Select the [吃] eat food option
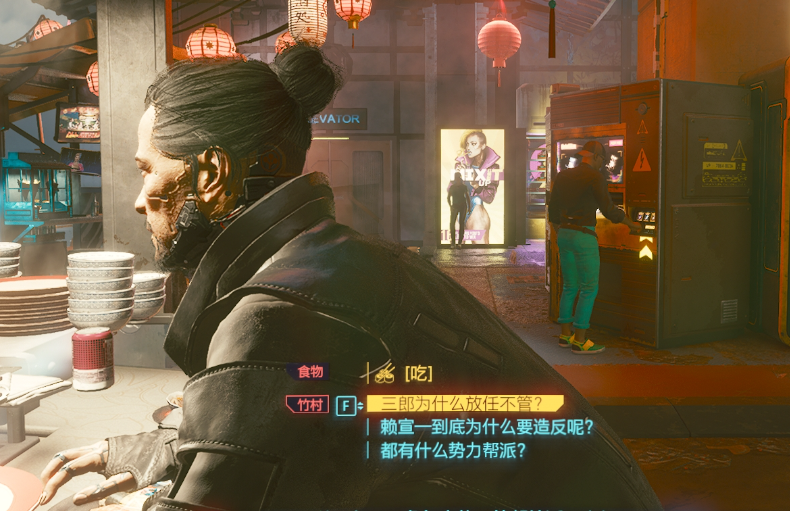This screenshot has width=790, height=511. 418,373
